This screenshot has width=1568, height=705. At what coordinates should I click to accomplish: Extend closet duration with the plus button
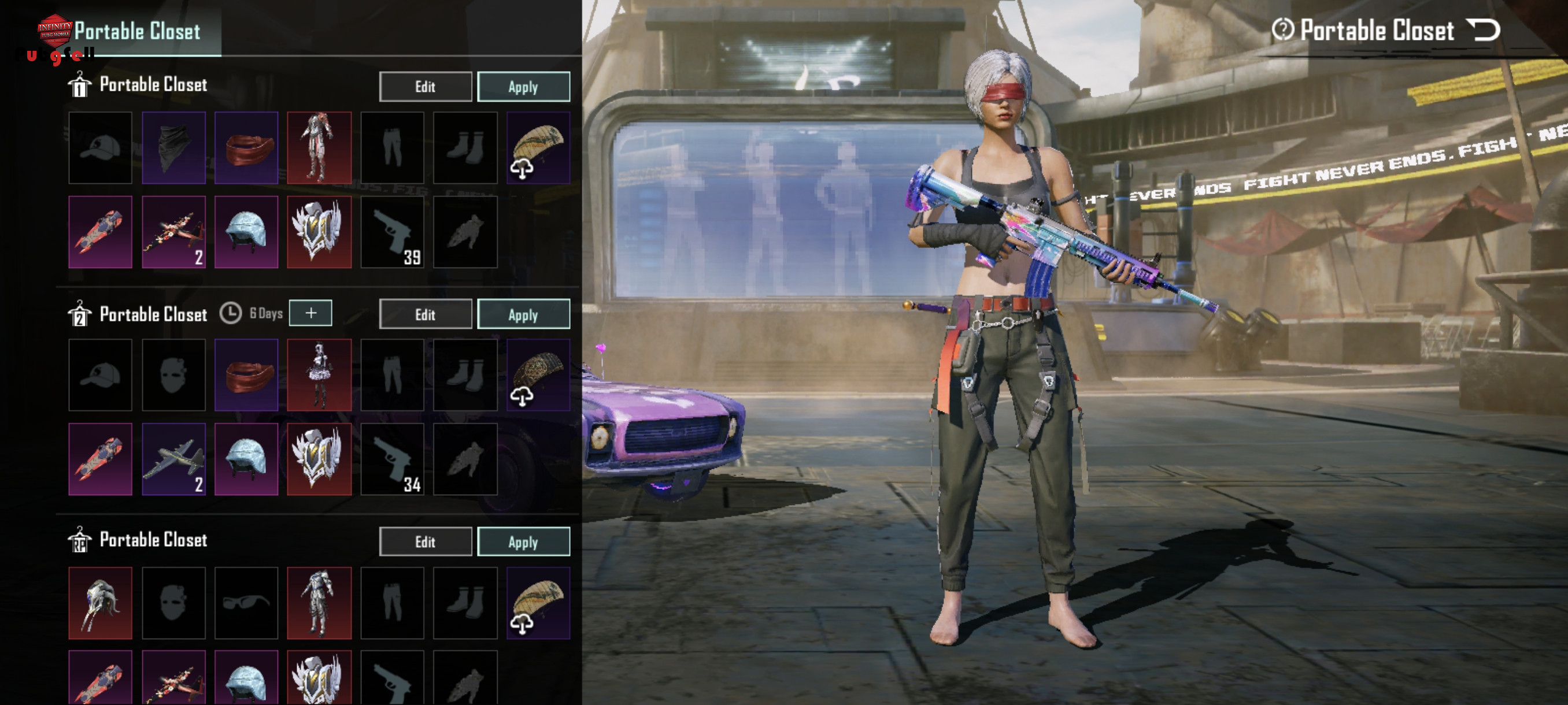coord(310,313)
